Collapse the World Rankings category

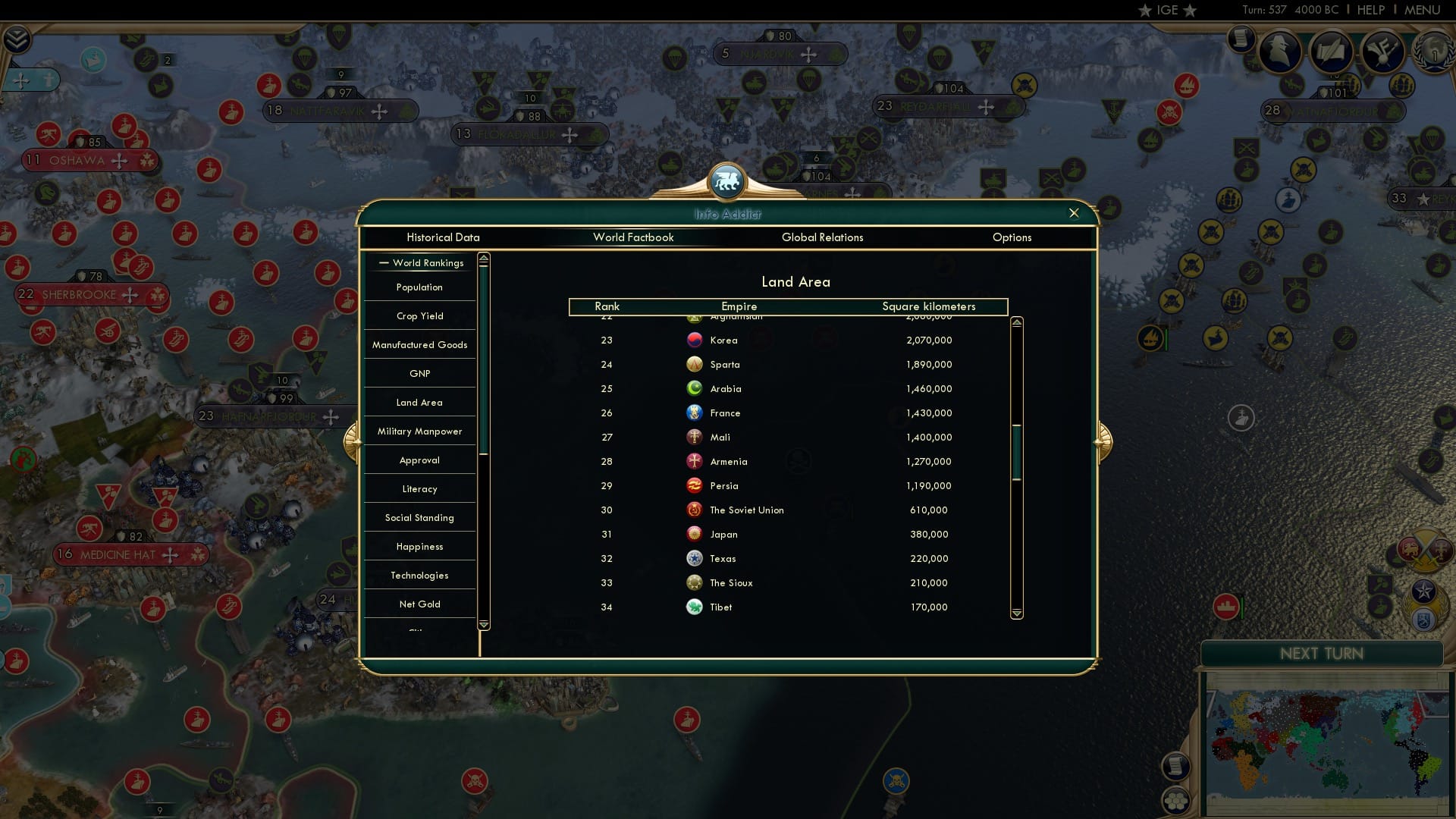[x=382, y=263]
